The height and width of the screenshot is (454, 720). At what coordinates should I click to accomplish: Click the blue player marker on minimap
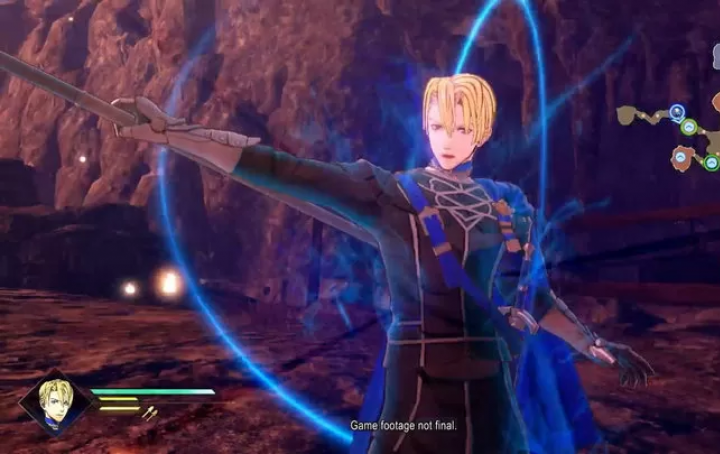(677, 112)
